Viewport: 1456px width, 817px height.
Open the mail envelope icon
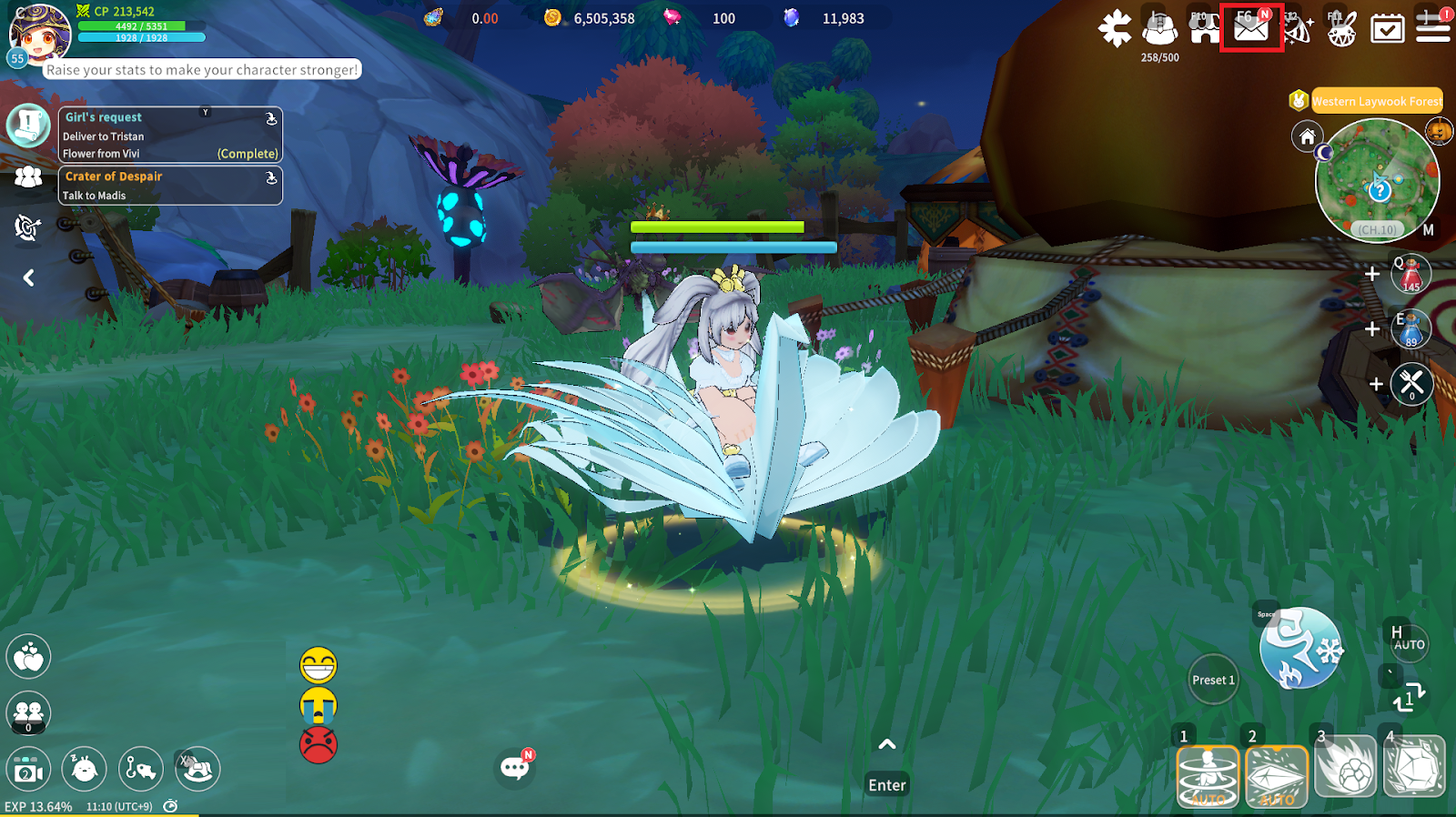tap(1250, 28)
